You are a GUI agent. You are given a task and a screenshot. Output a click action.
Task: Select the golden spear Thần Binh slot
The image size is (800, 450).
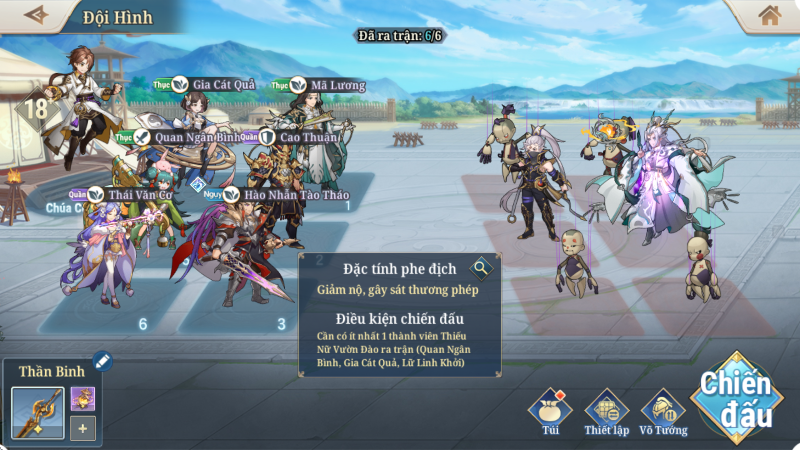(38, 413)
